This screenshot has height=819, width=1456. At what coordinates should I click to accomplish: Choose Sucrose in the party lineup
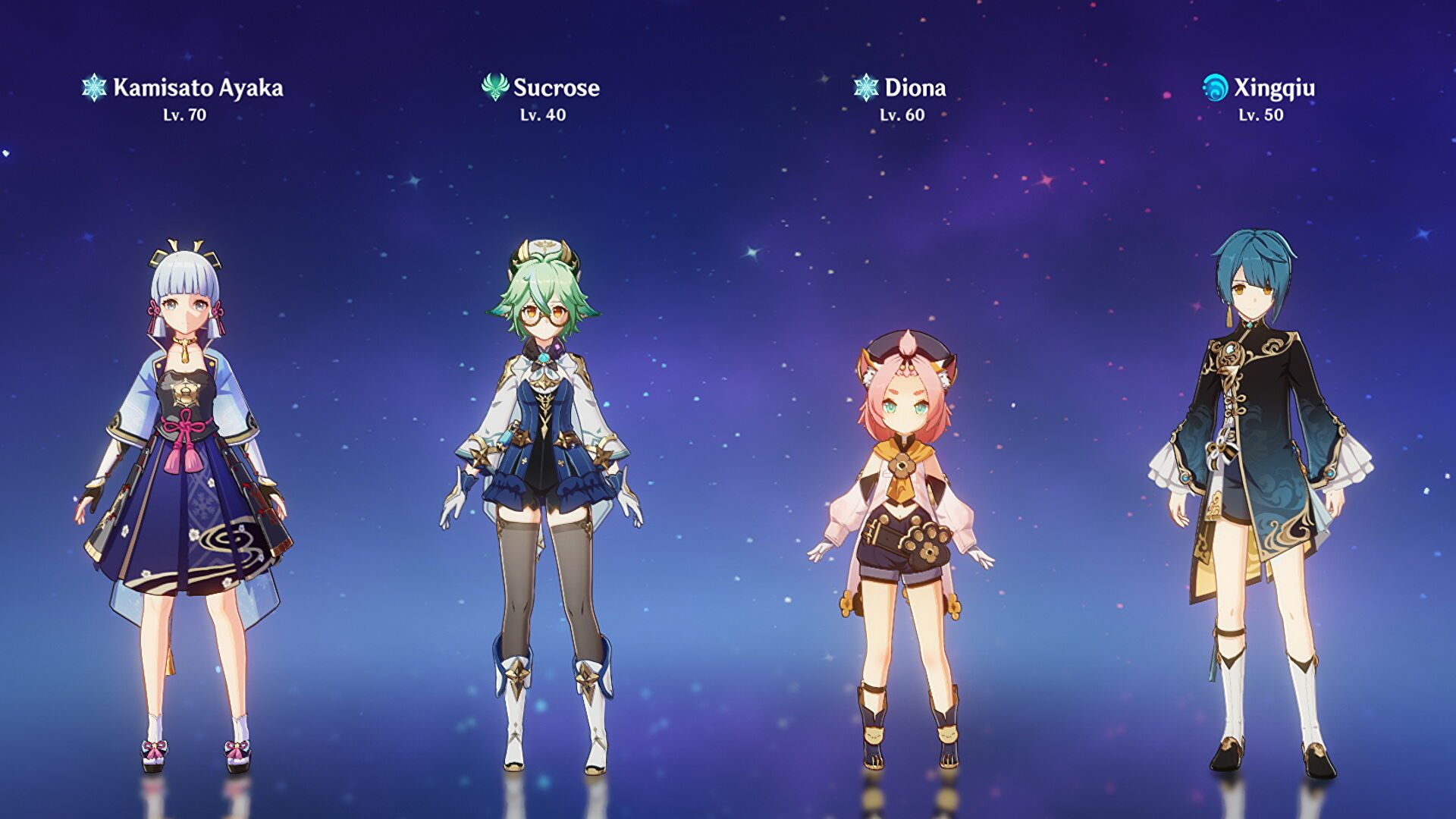543,485
